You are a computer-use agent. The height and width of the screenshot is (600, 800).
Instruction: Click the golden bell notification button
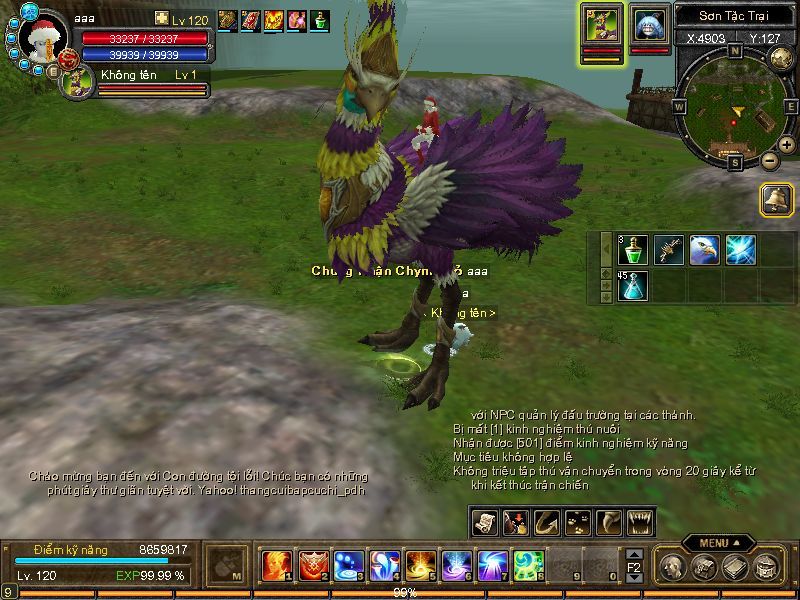pos(776,199)
